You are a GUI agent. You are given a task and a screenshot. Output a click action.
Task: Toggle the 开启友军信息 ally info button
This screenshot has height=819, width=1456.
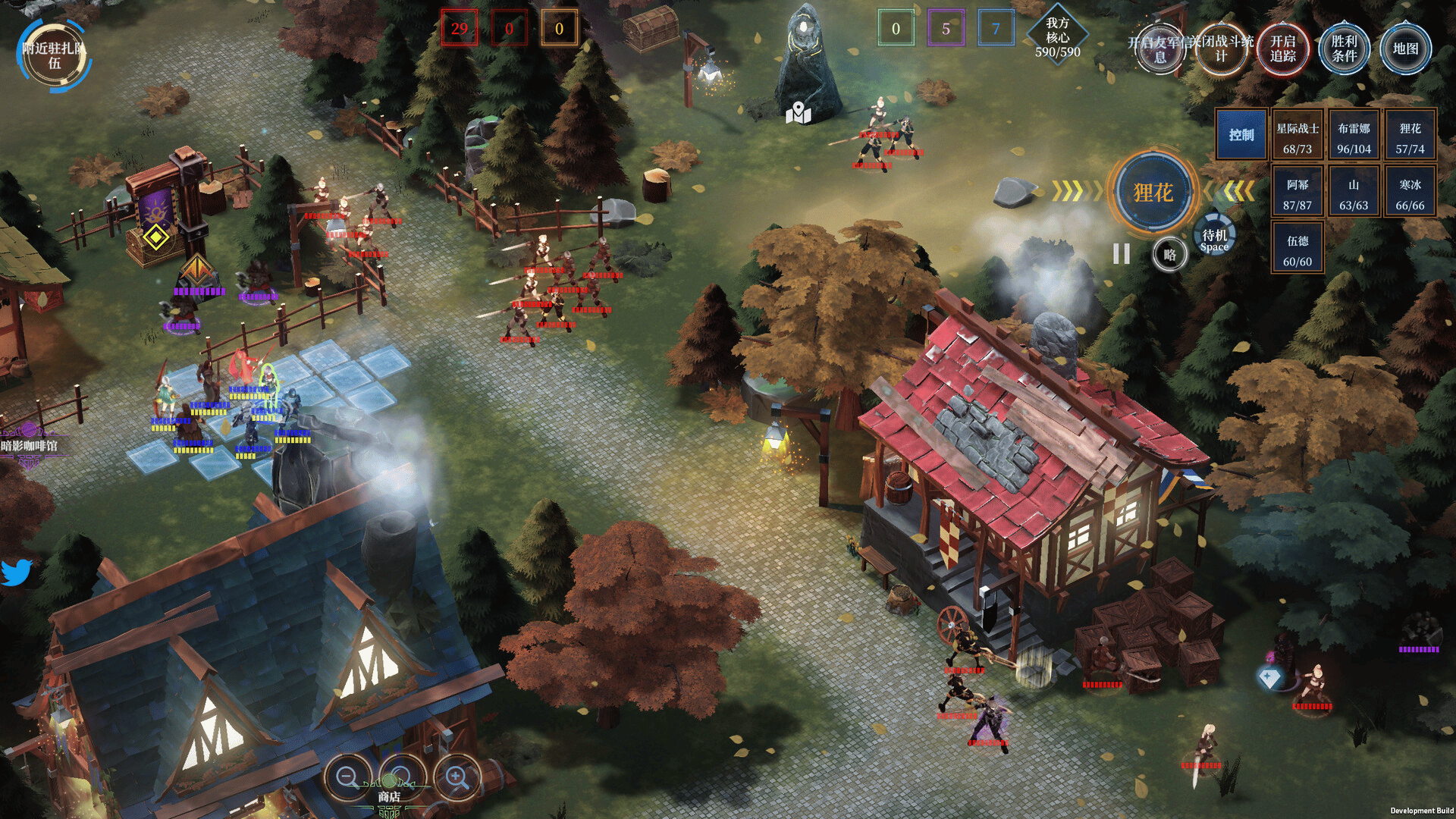[1159, 49]
